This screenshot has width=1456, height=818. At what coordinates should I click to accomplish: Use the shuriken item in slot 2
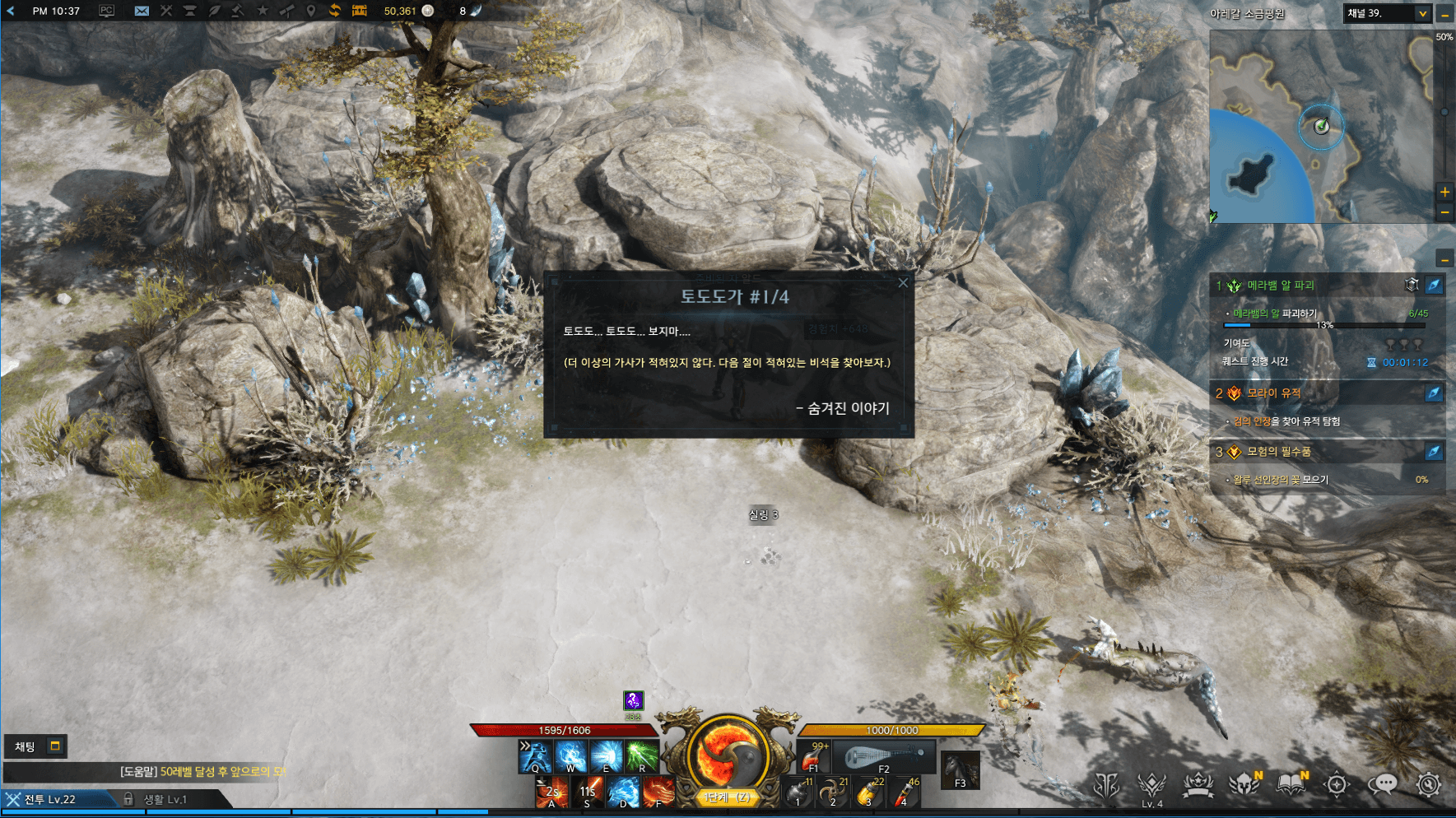(834, 792)
